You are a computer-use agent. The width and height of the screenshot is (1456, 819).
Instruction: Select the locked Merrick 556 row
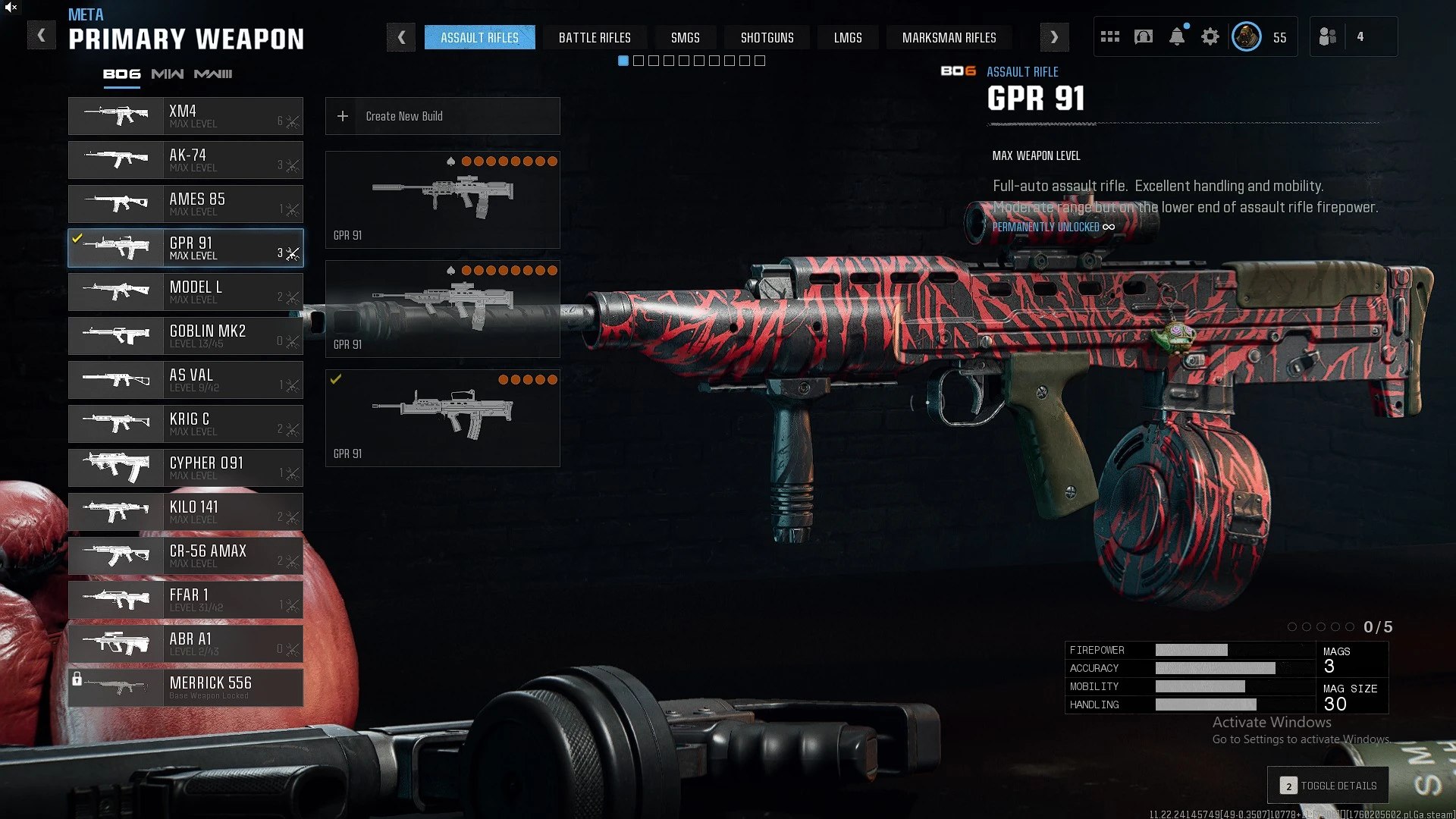click(x=186, y=688)
